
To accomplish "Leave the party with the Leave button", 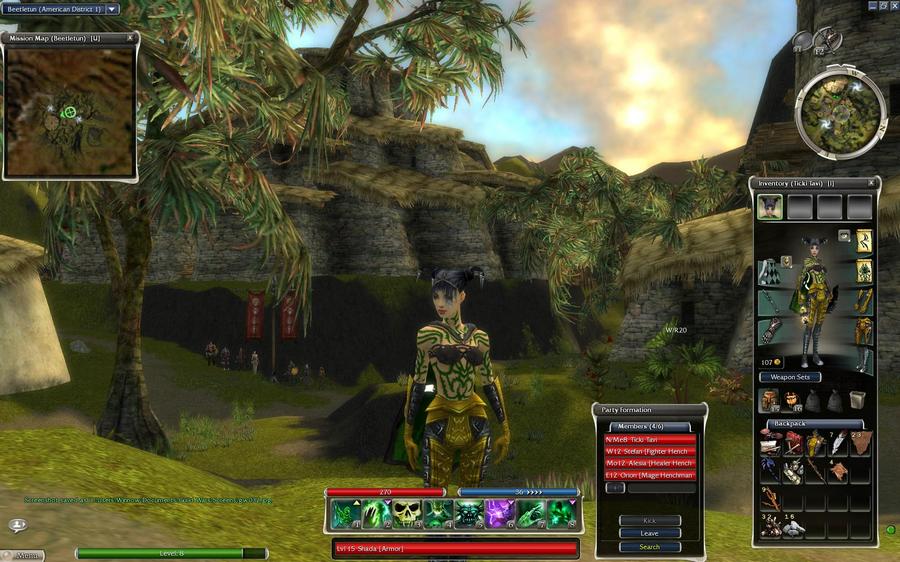I will click(x=649, y=533).
